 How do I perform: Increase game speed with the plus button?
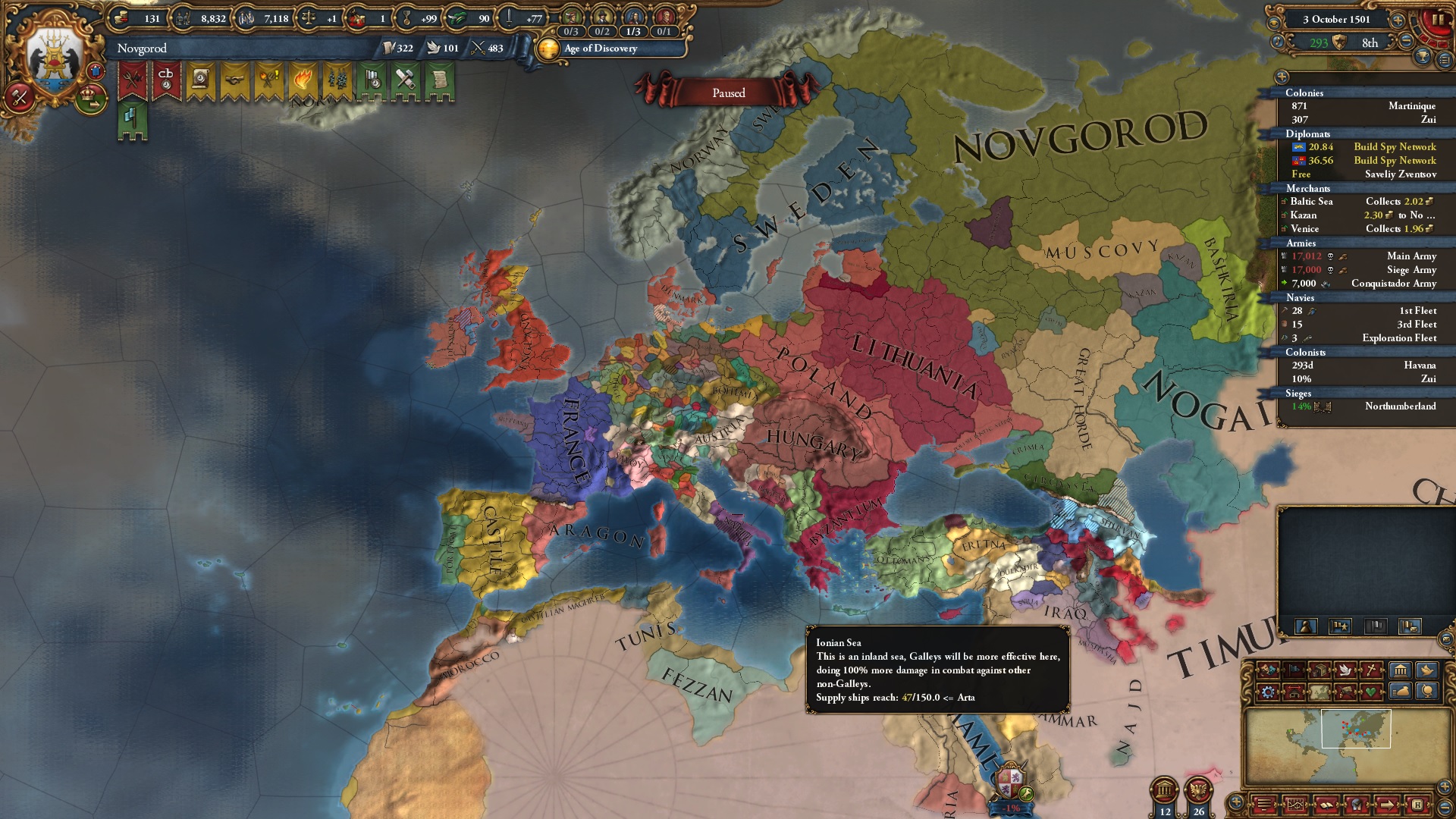[x=1398, y=20]
